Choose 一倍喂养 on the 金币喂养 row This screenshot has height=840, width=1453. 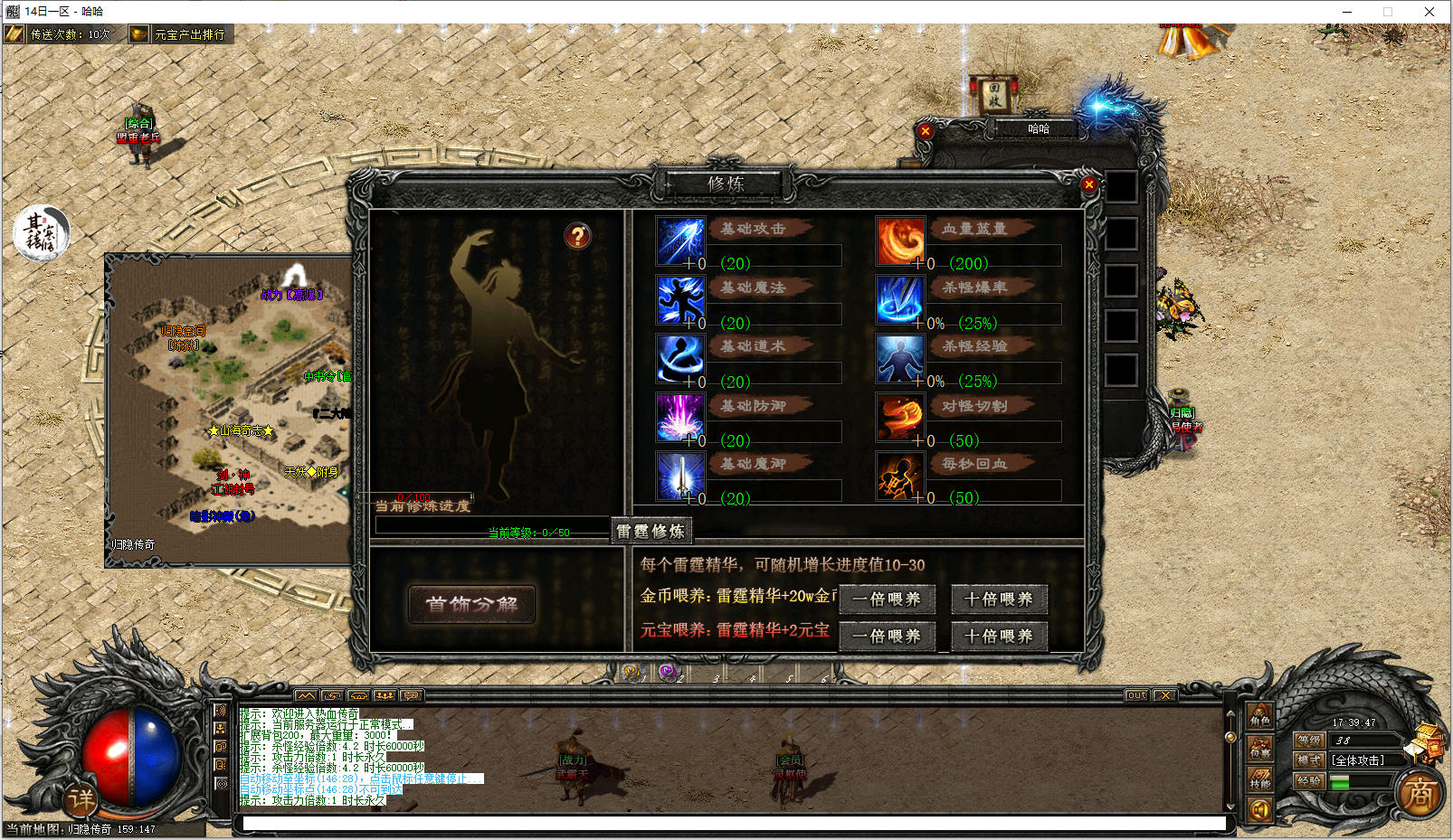click(886, 599)
